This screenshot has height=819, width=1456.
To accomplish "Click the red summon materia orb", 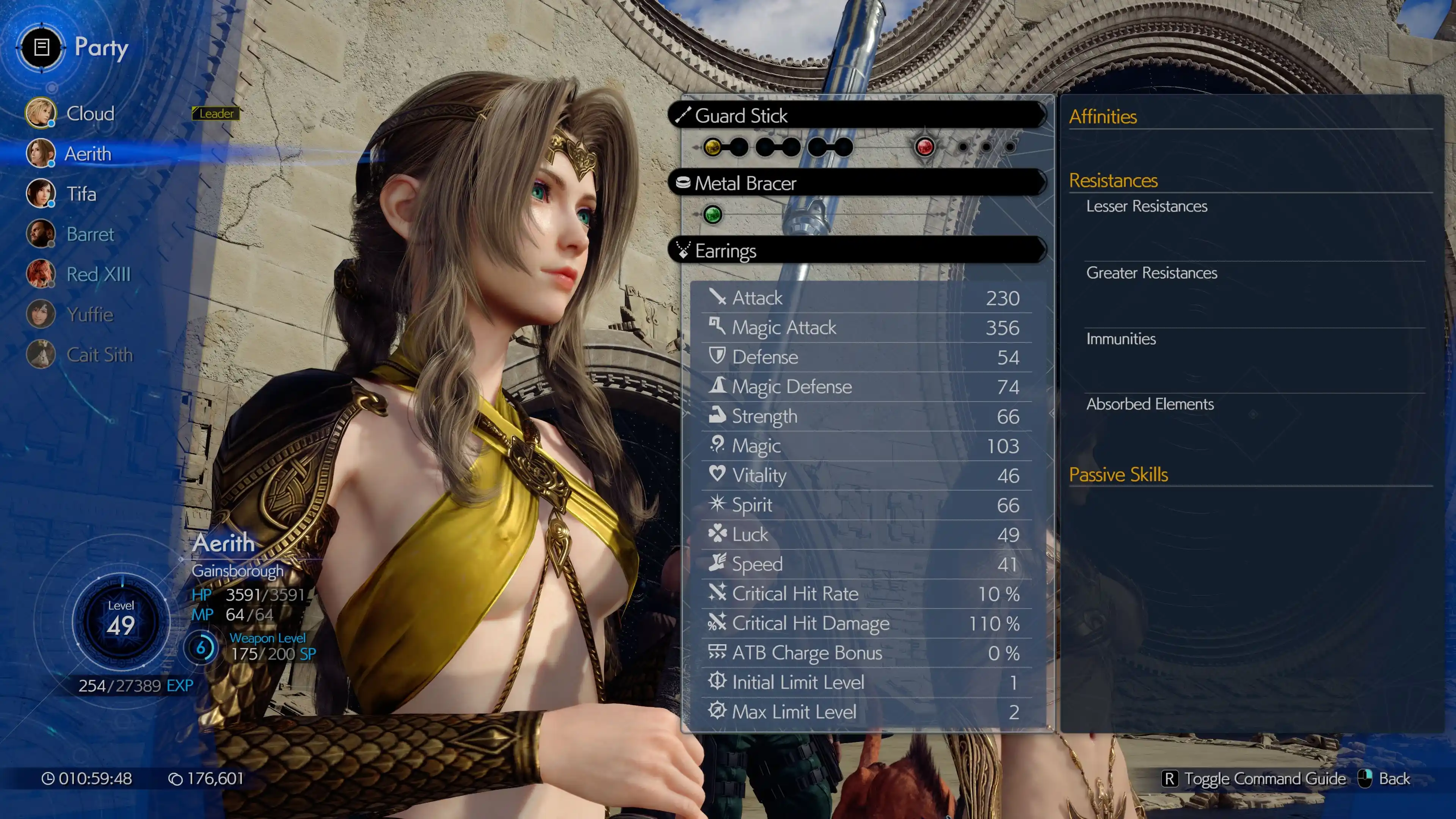I will (x=925, y=147).
